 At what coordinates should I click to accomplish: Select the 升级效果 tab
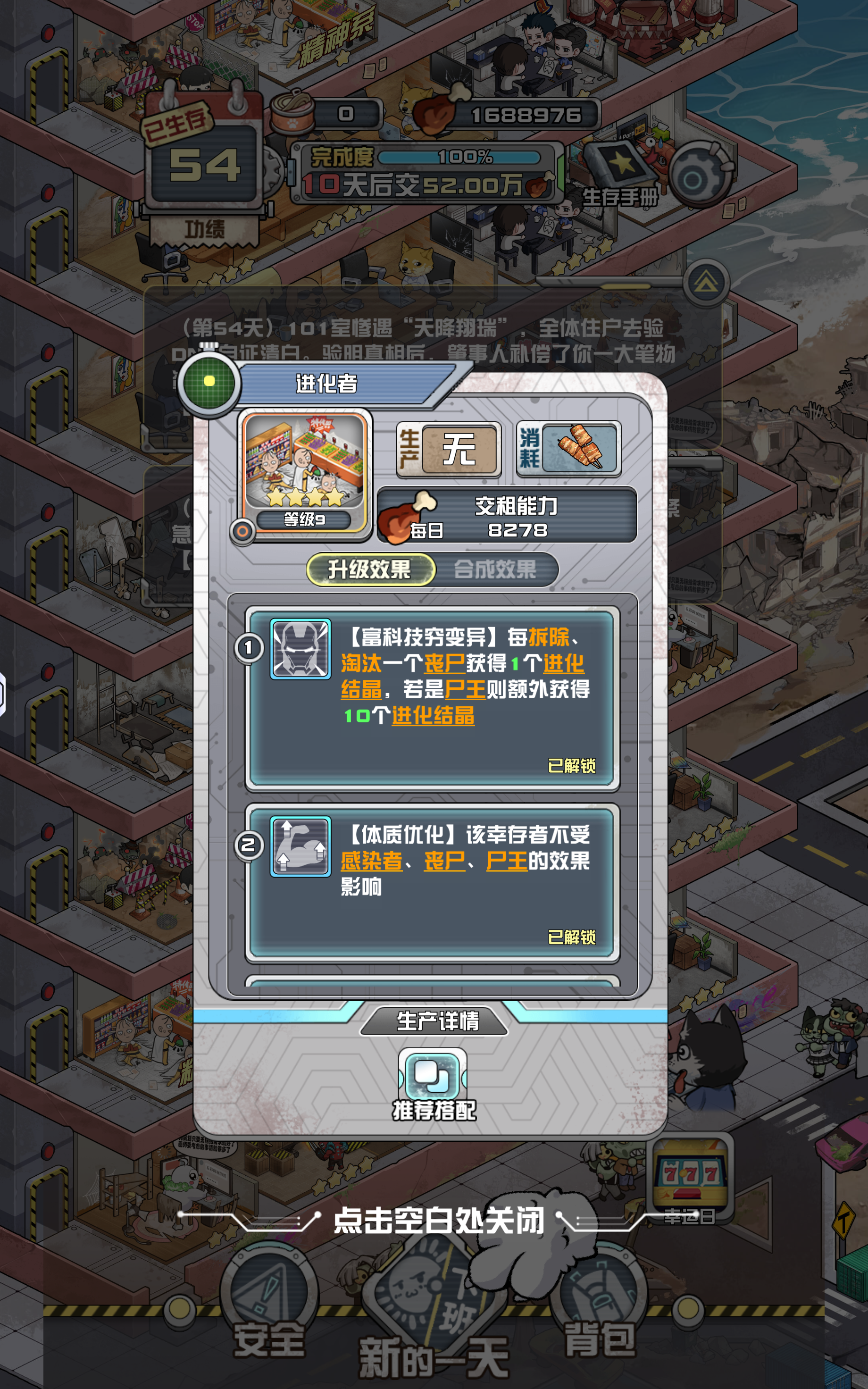tap(370, 569)
